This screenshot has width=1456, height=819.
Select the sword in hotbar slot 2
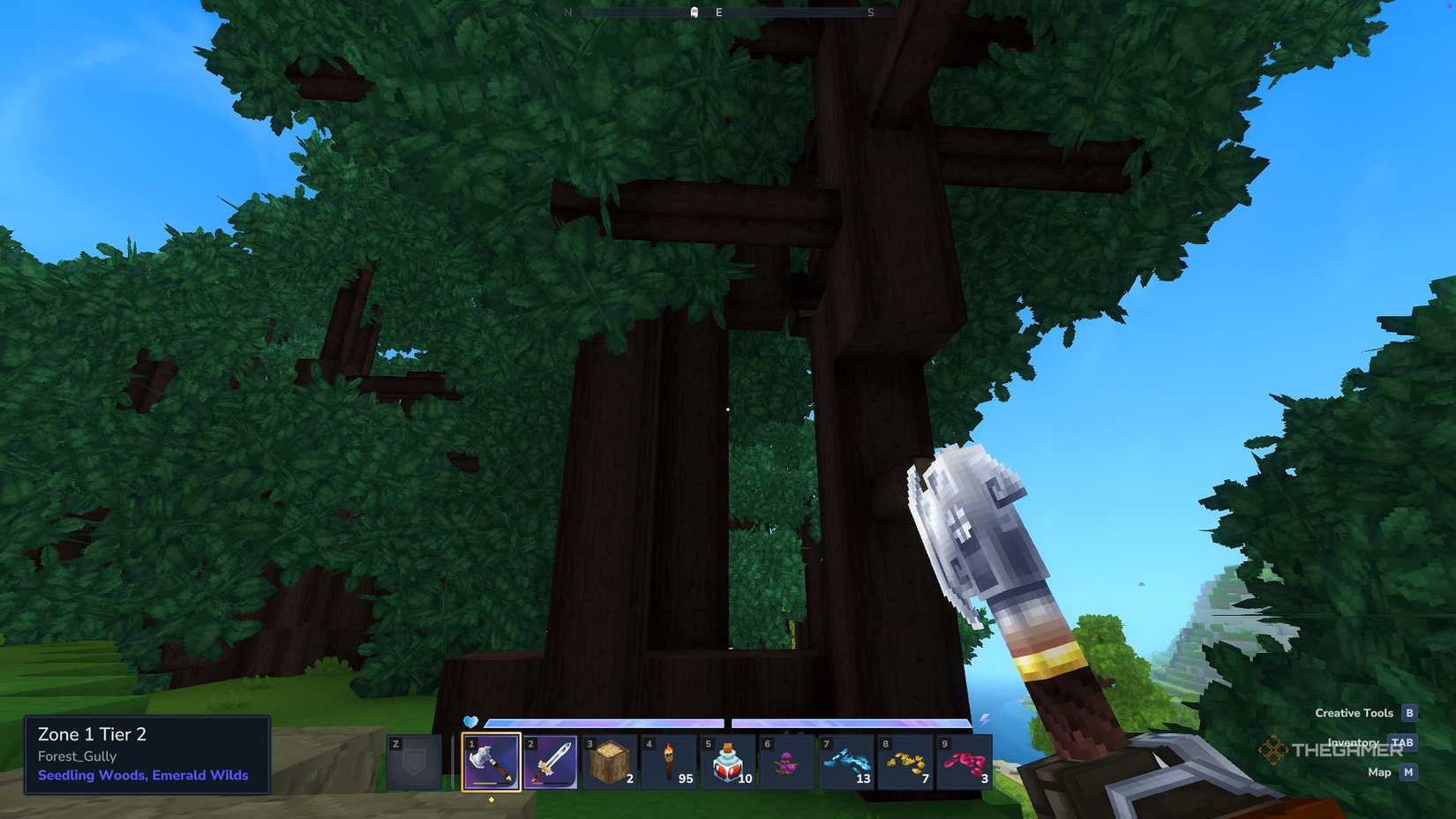coord(551,763)
